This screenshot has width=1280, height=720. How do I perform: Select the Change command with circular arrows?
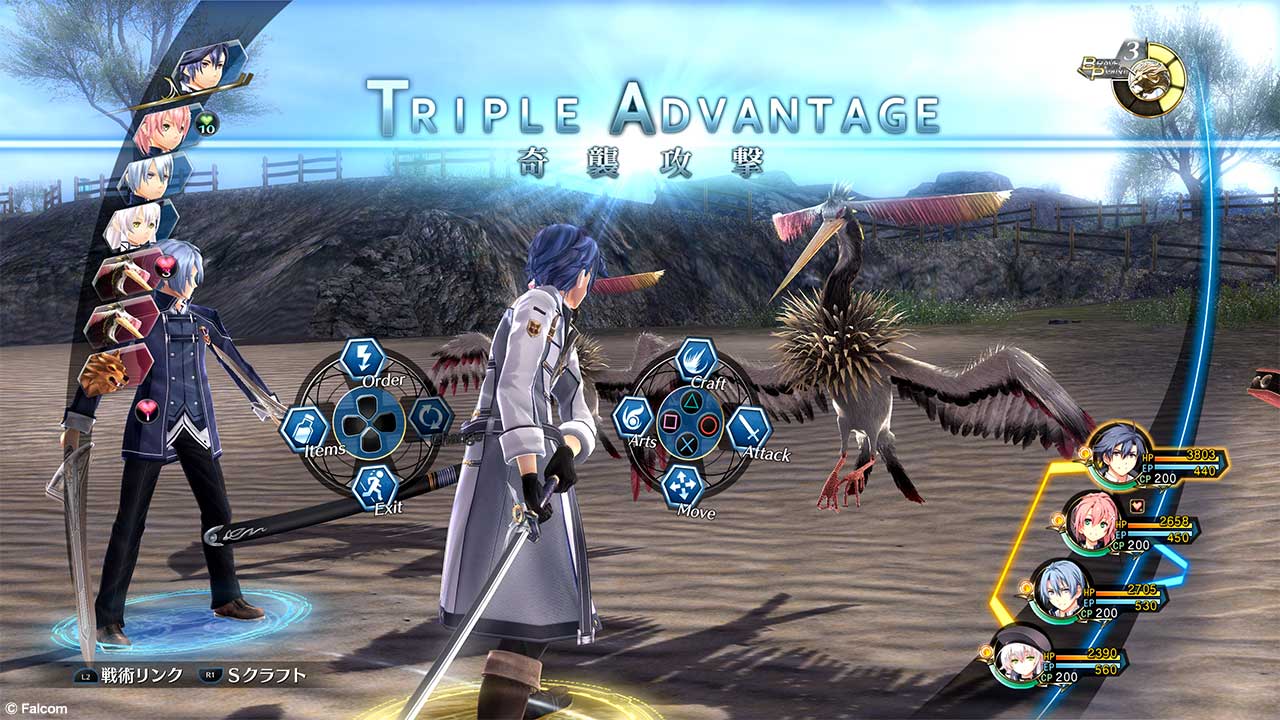coord(430,416)
